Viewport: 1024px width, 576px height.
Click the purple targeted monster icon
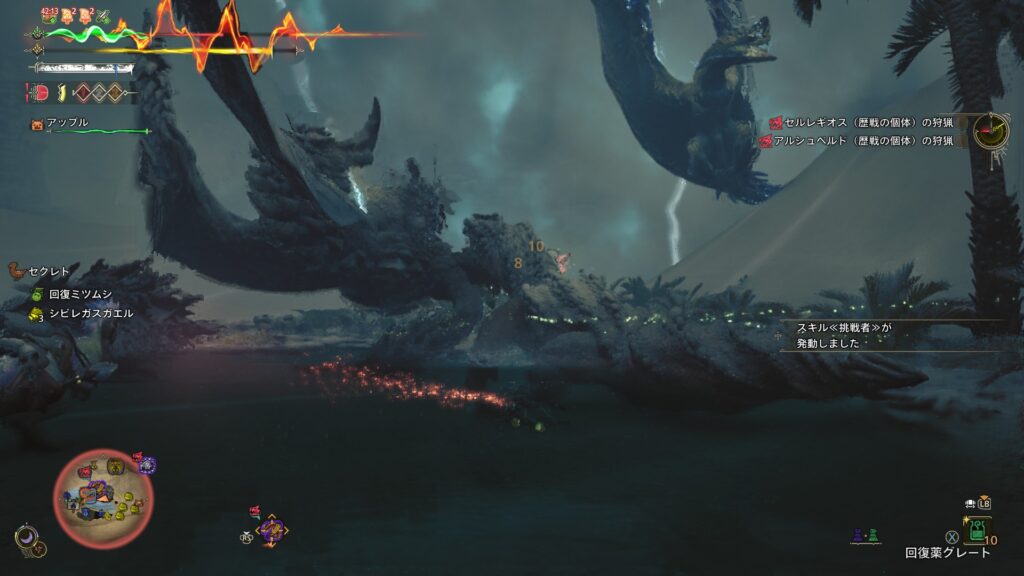click(271, 528)
